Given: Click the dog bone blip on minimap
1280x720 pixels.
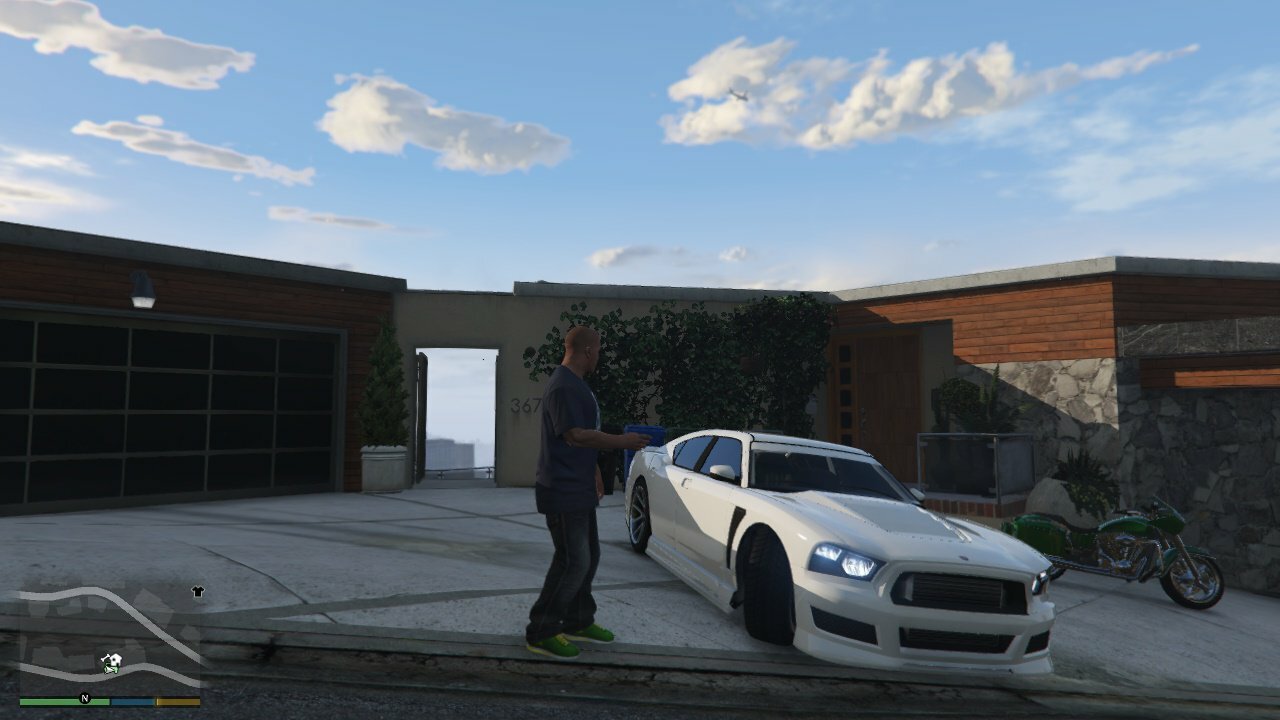Looking at the screenshot, I should pos(105,657).
